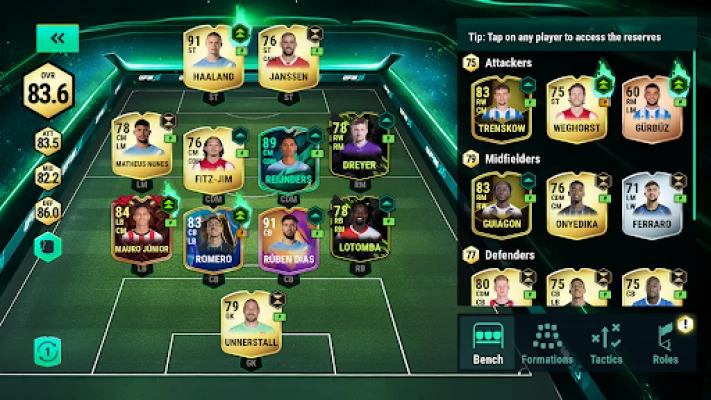Choose the Lotomba right-back card

tap(358, 229)
